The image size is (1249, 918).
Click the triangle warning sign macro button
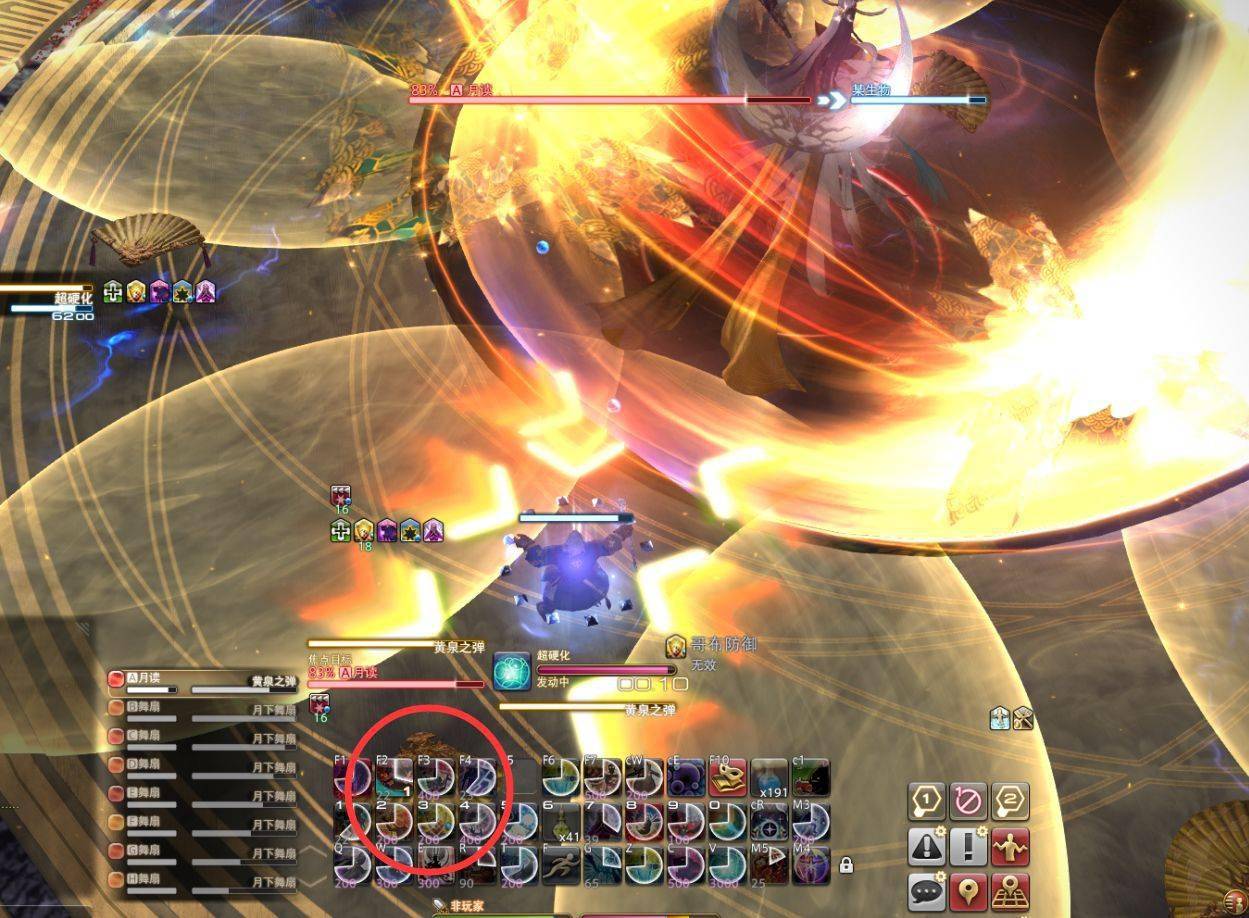pos(927,847)
